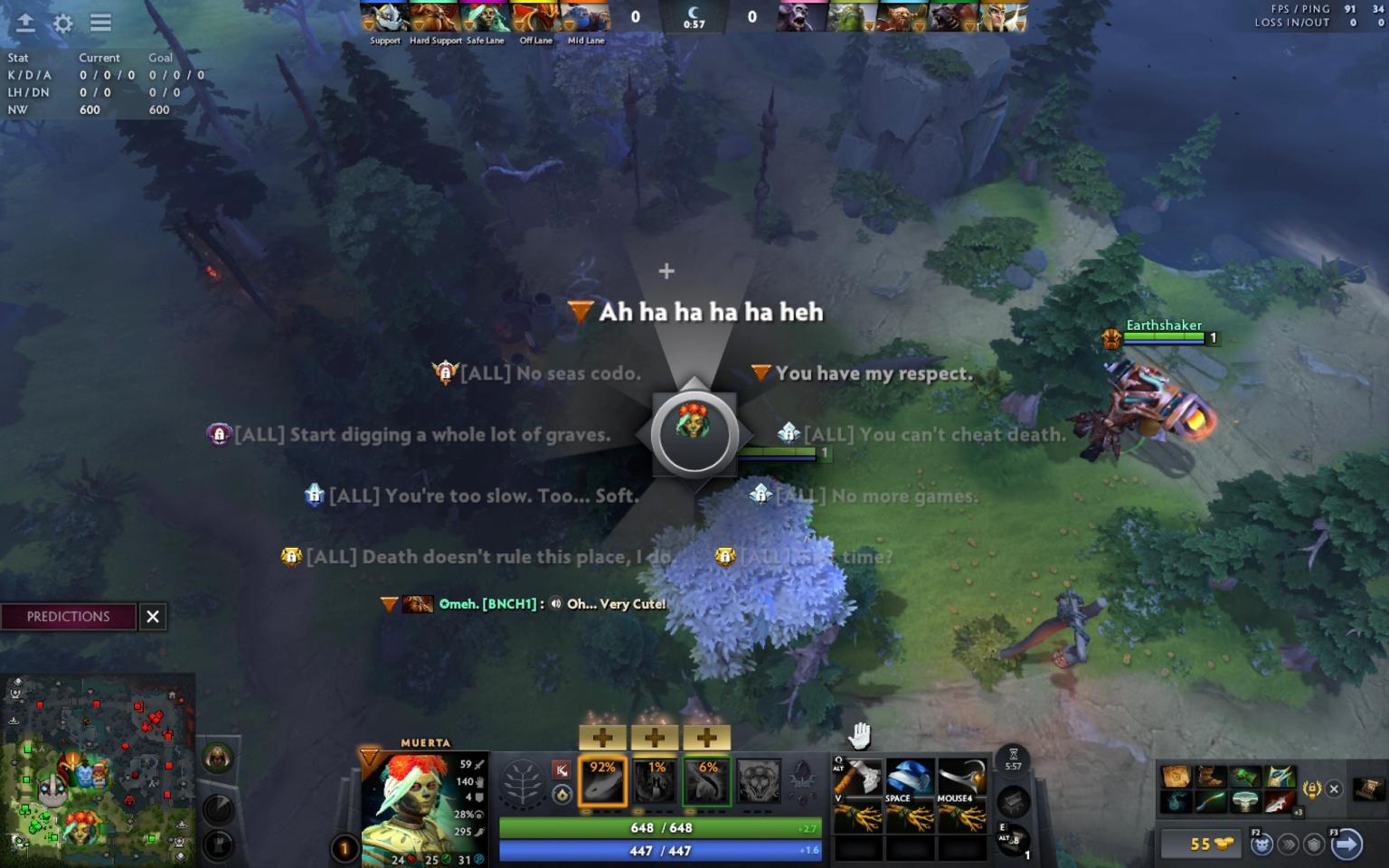Viewport: 1389px width, 868px height.
Task: Open the Settings gear icon
Action: click(x=61, y=24)
